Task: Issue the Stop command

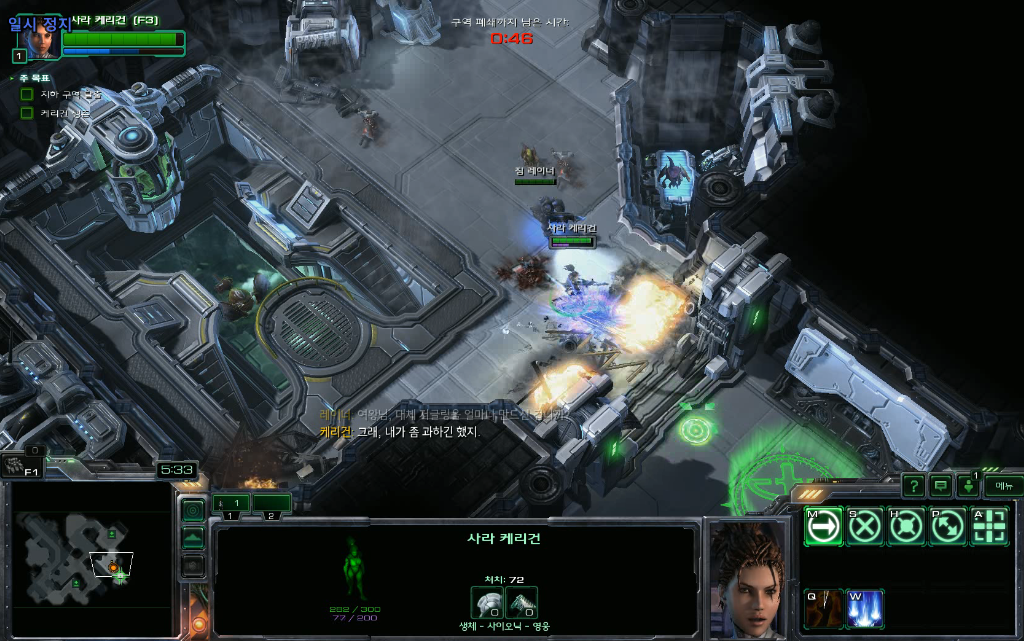Action: pyautogui.click(x=865, y=526)
